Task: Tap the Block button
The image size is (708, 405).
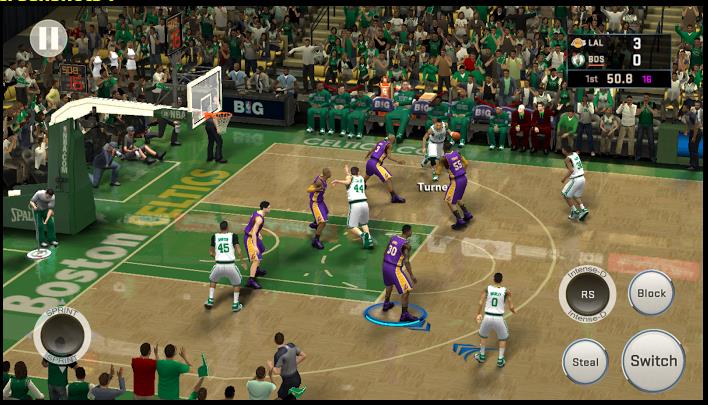Action: point(651,293)
